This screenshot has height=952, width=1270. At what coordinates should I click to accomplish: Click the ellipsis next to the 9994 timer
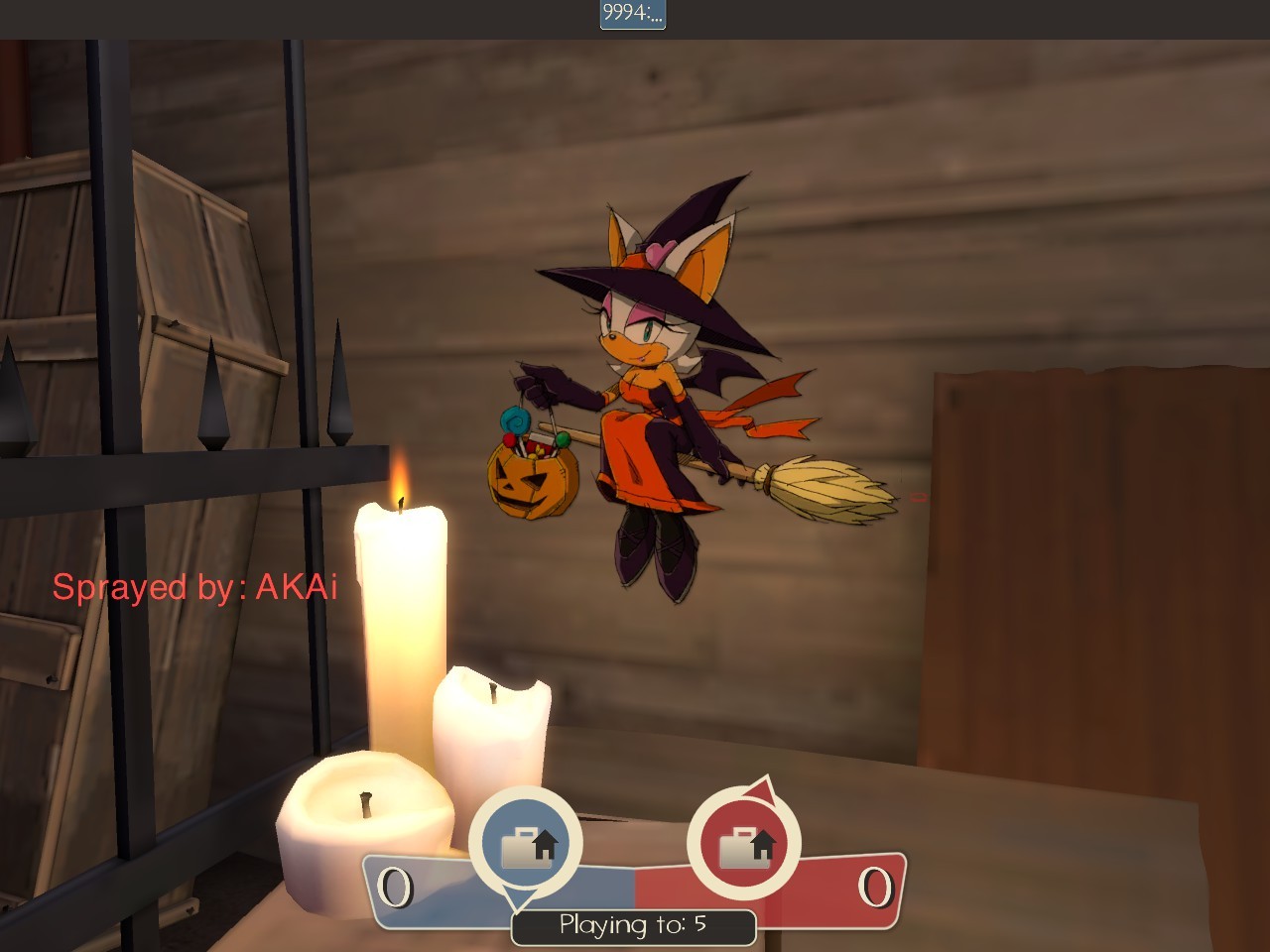click(655, 18)
